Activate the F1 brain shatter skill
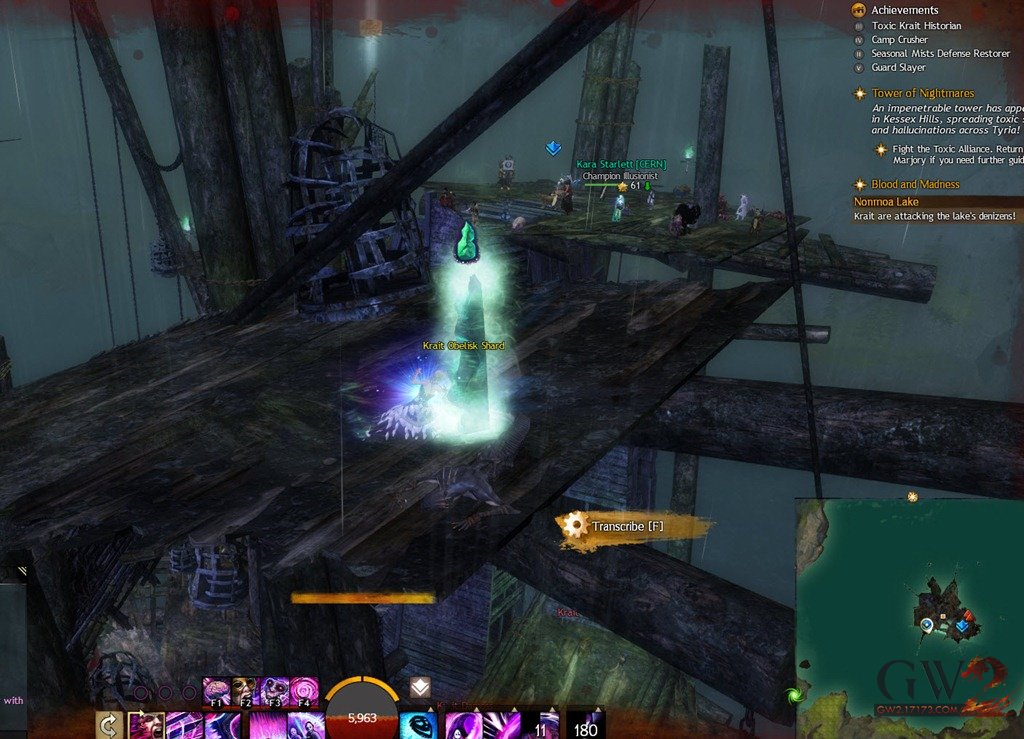 (x=217, y=690)
